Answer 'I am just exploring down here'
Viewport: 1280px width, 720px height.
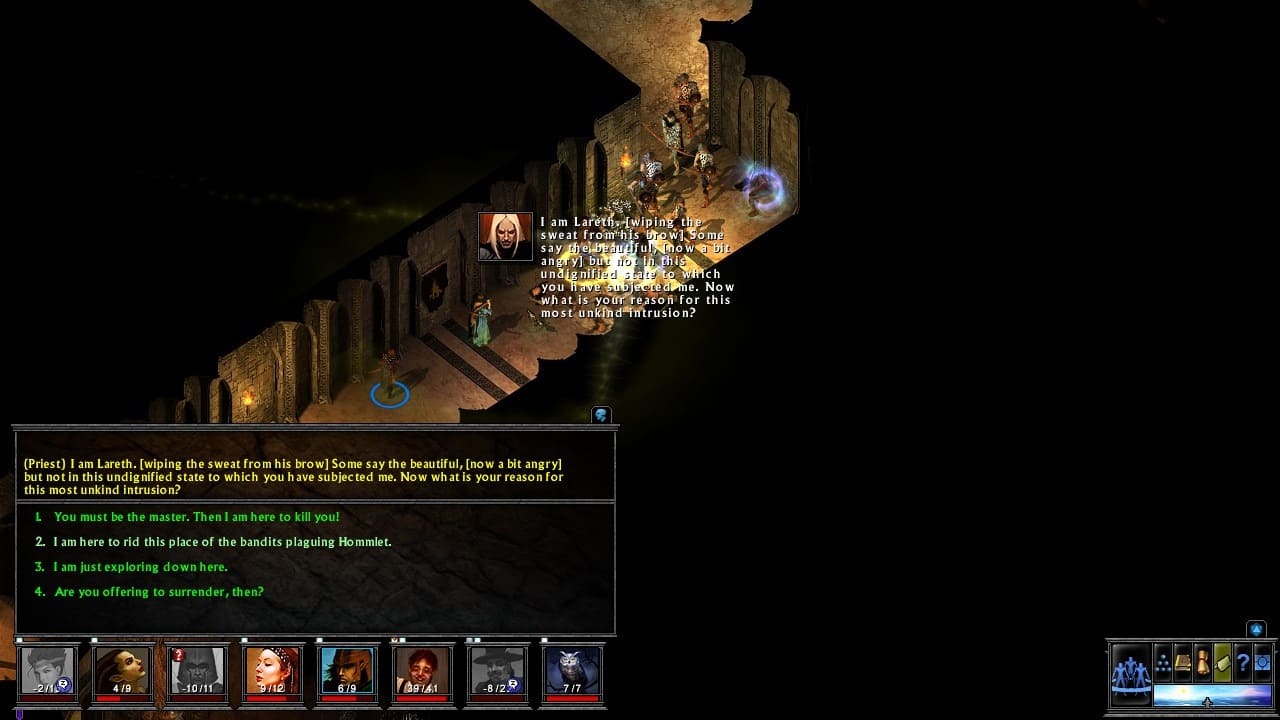141,567
